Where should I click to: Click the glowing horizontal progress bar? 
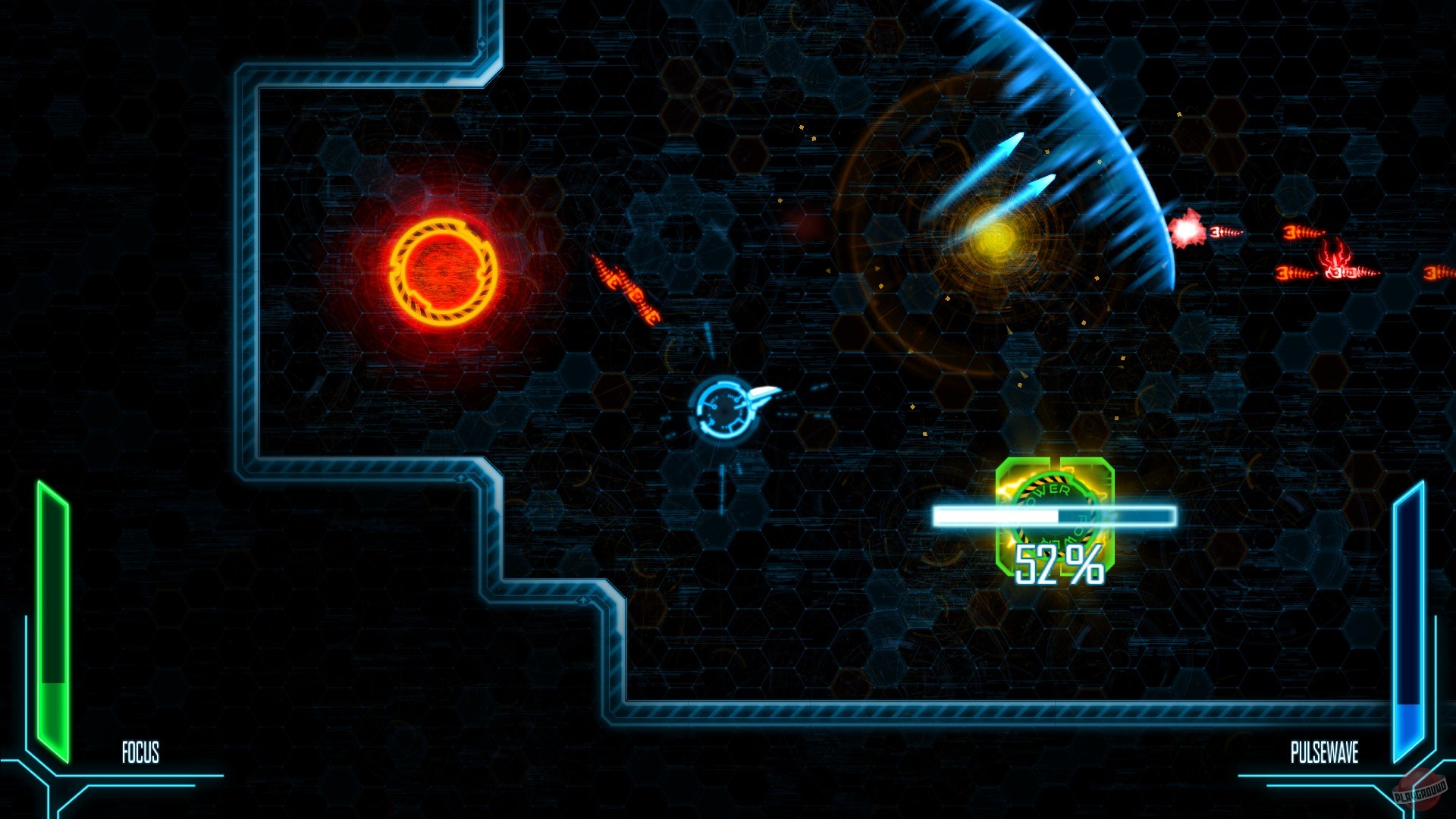(x=1053, y=515)
